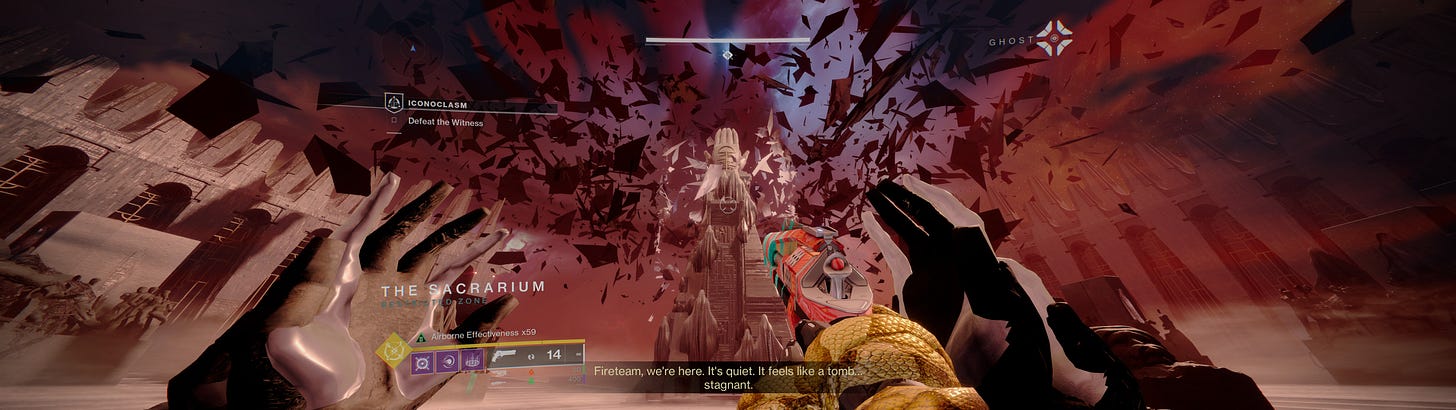Image resolution: width=1456 pixels, height=410 pixels.
Task: Click the purple spiked-crown class ability icon
Action: [472, 360]
